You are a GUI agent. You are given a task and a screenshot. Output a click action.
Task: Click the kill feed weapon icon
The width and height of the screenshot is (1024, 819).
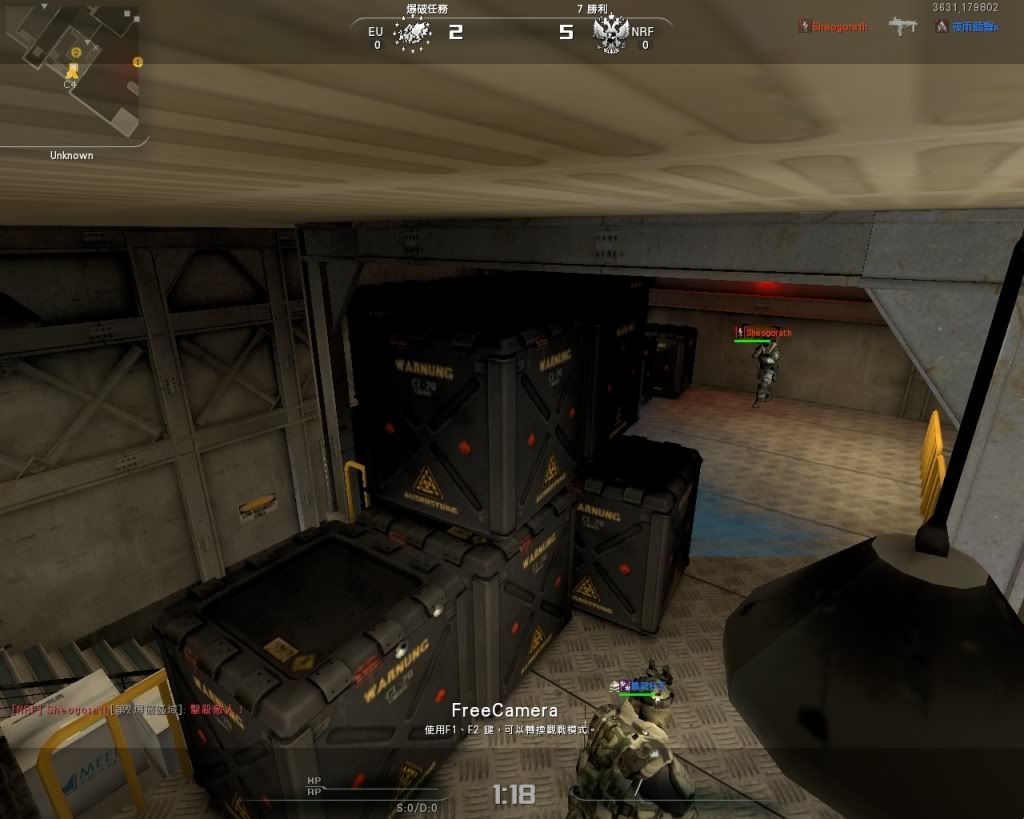click(902, 27)
